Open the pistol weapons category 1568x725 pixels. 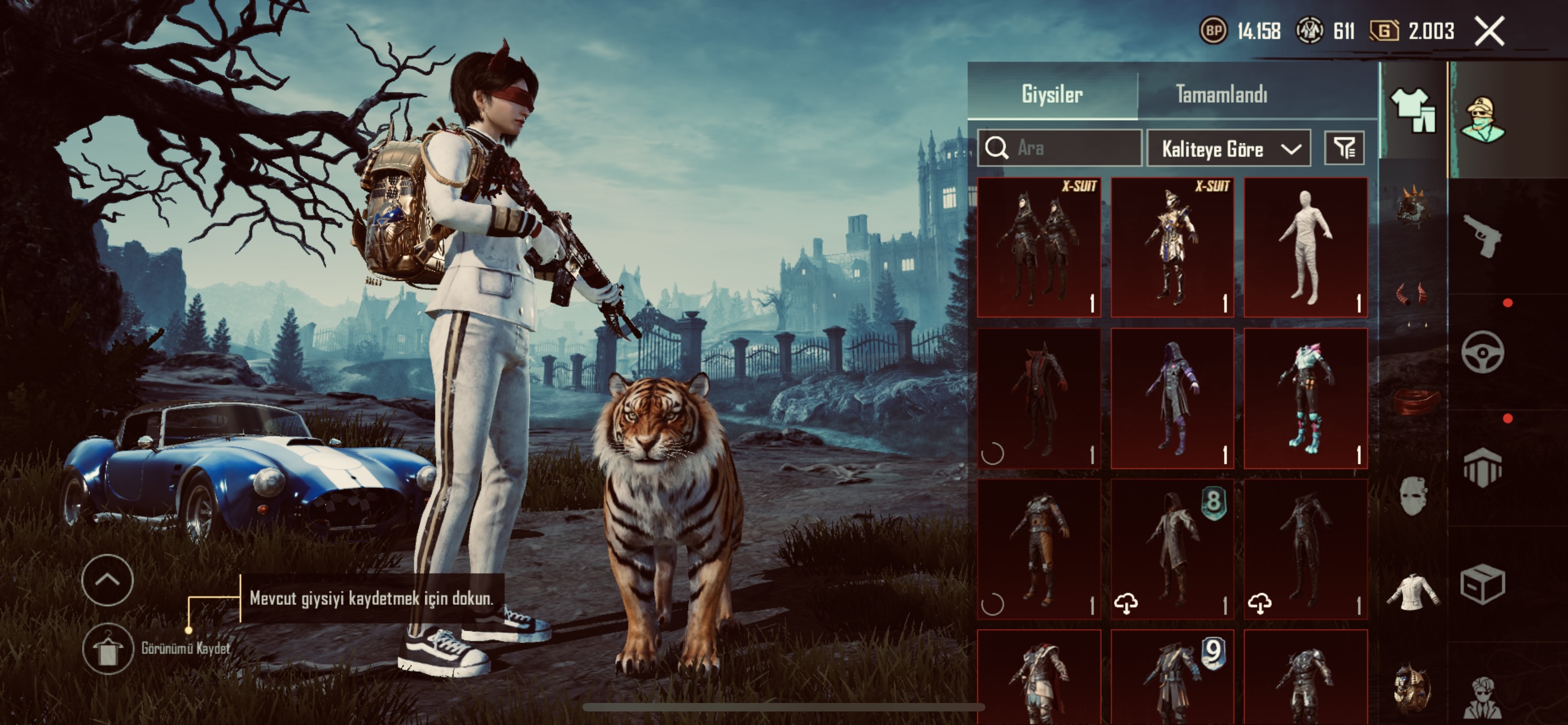pos(1483,235)
